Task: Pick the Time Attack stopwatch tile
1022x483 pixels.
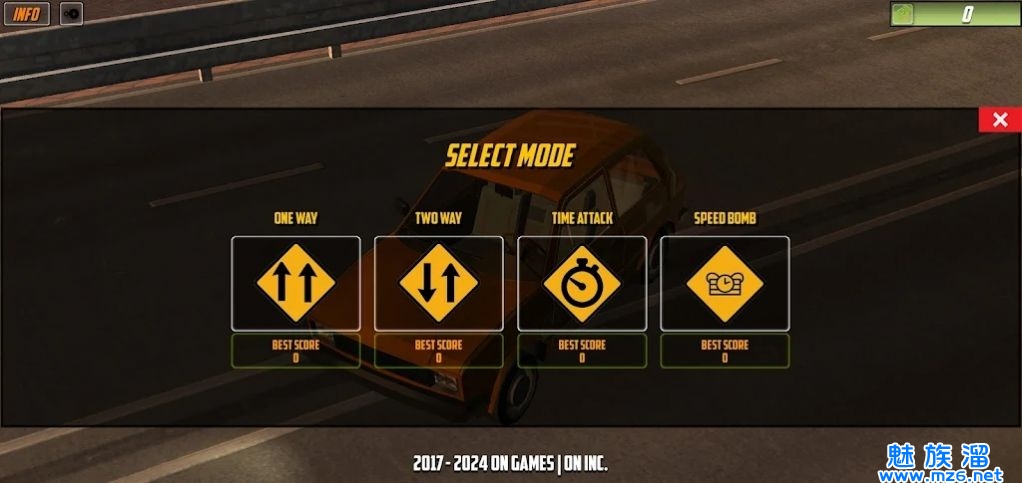Action: coord(581,283)
